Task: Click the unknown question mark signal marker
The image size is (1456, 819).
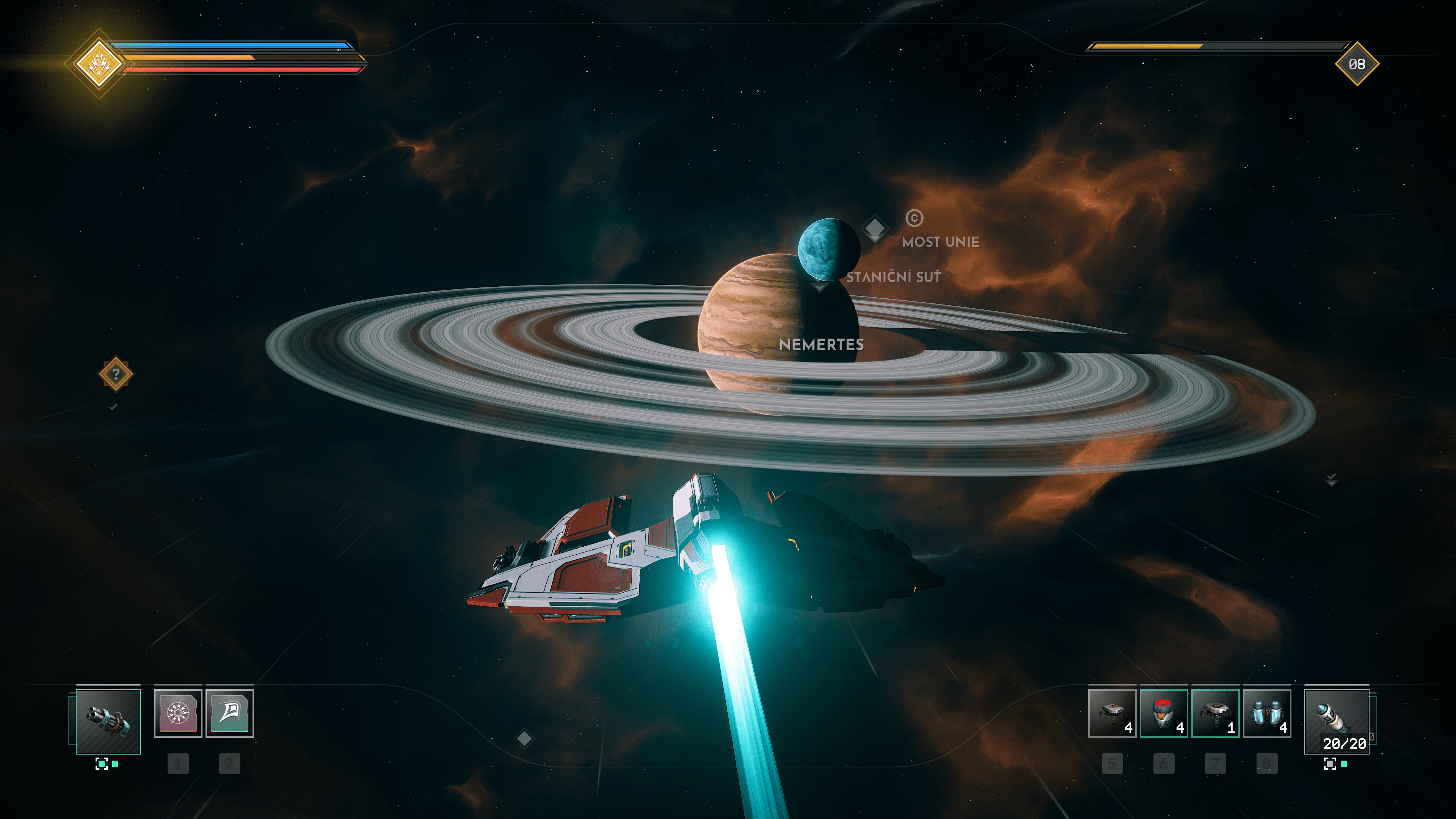Action: tap(116, 373)
